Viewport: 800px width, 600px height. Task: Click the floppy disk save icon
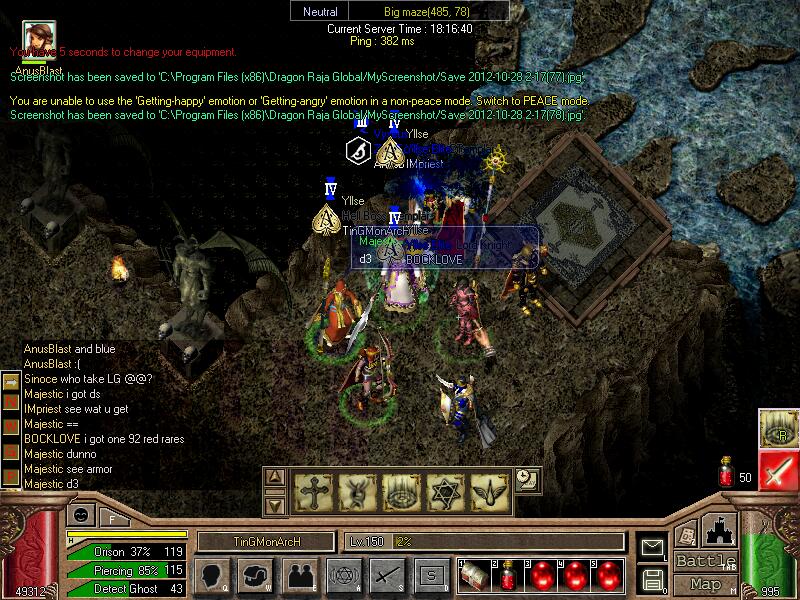tap(652, 579)
